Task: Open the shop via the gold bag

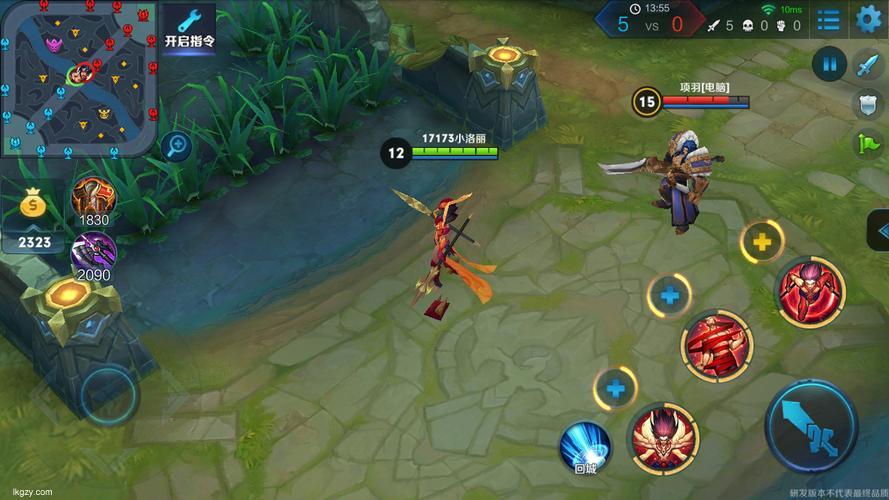Action: click(33, 205)
